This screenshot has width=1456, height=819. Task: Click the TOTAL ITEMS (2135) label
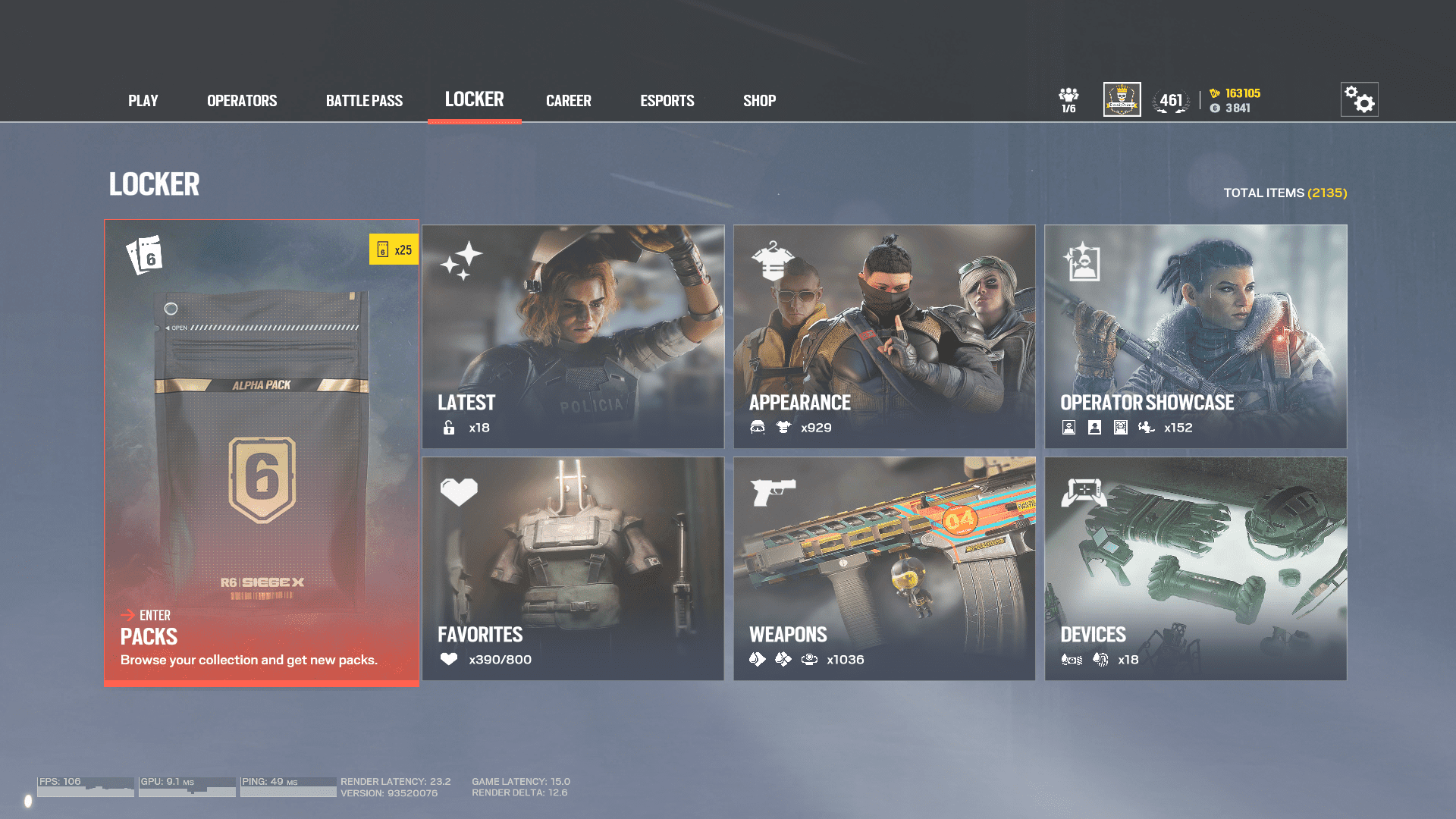(x=1285, y=193)
